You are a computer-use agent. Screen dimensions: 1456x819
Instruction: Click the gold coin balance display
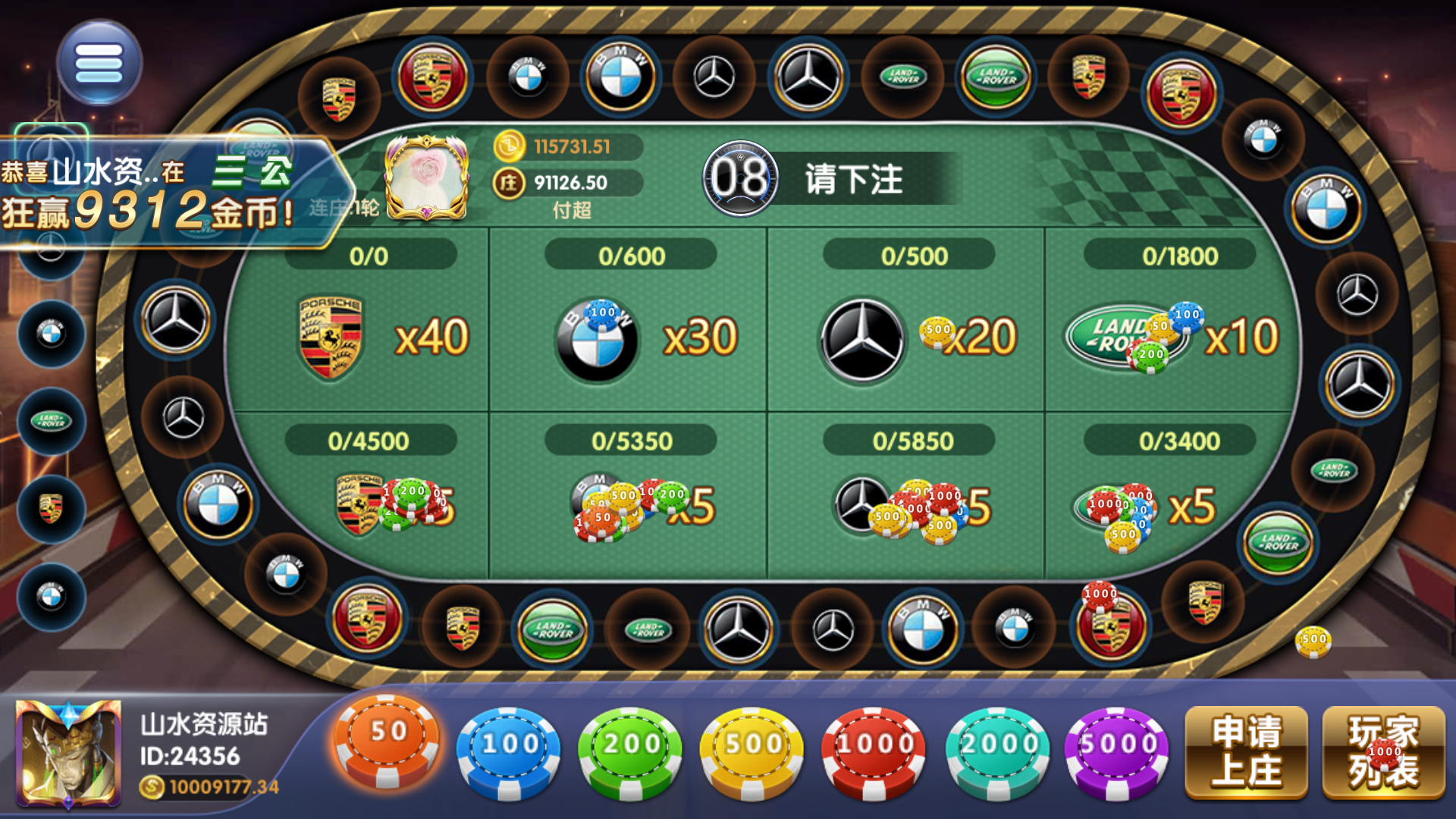[x=565, y=147]
